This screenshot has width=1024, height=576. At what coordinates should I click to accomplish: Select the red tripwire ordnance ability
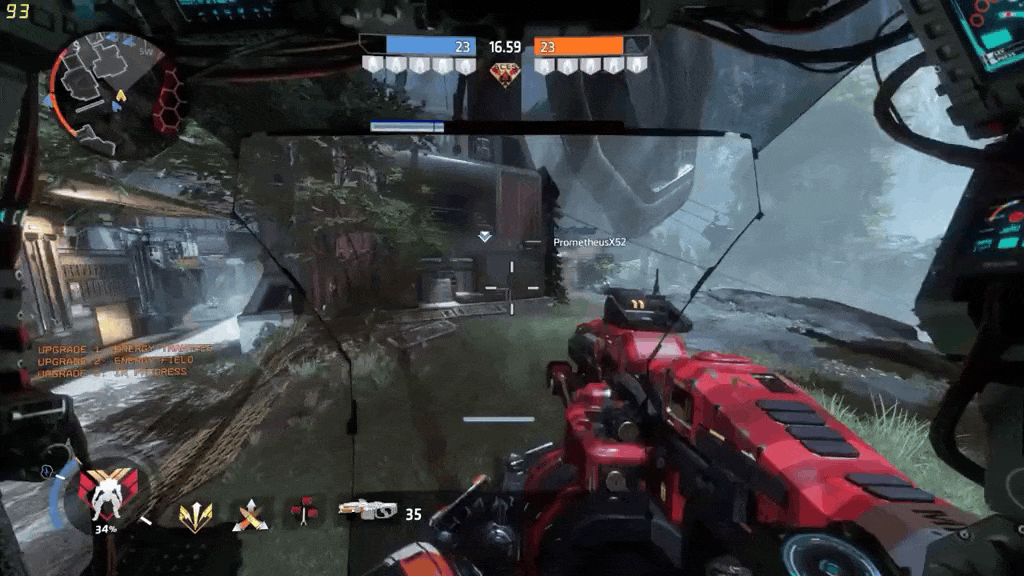point(303,512)
